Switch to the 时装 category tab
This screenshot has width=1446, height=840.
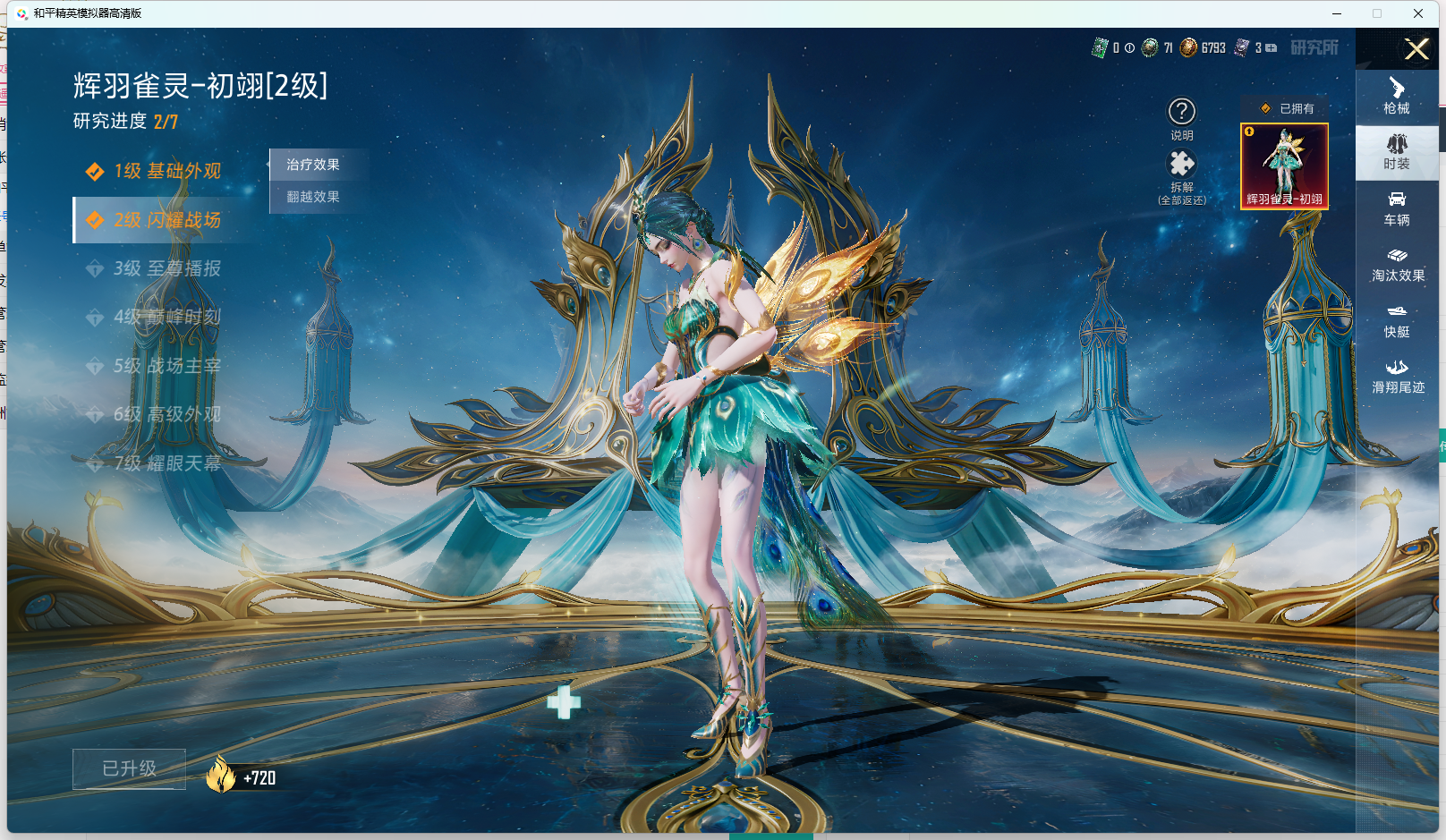tap(1397, 152)
